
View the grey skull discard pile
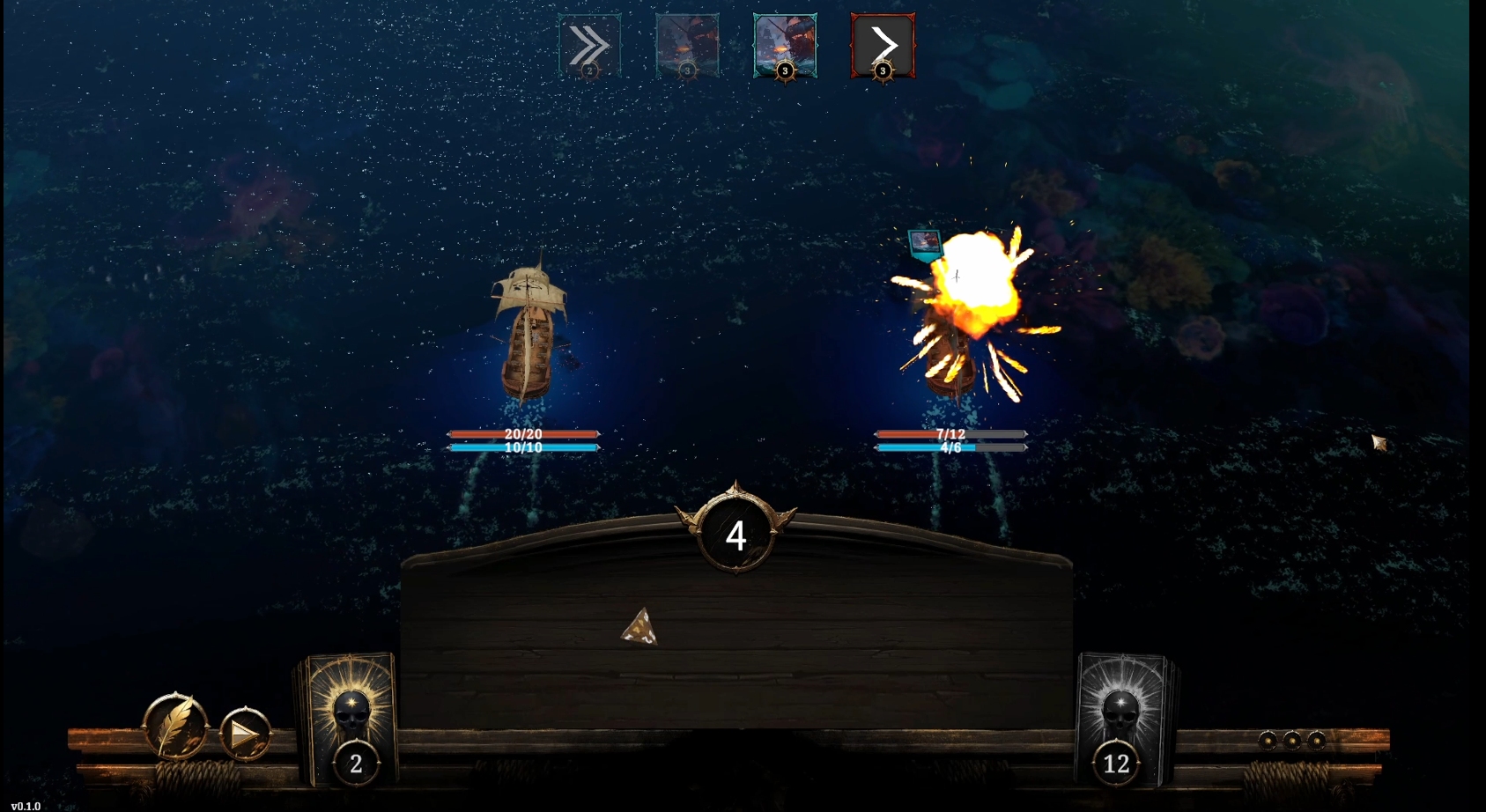pos(1121,718)
